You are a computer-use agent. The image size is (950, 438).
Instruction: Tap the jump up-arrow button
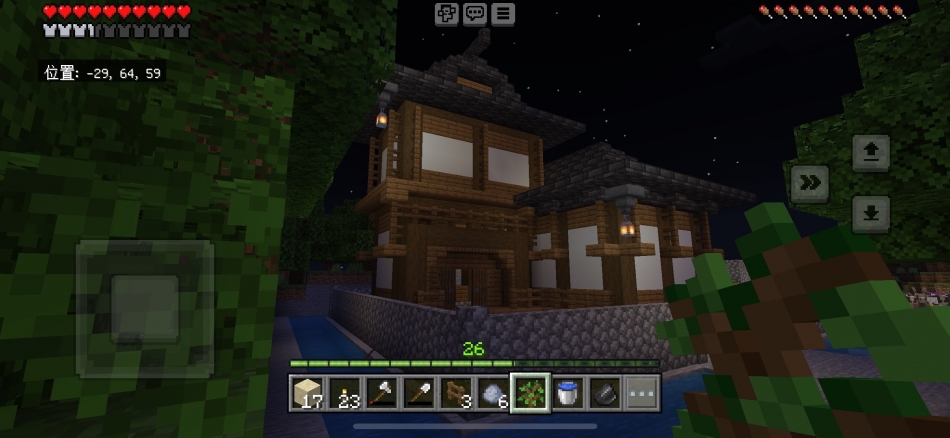coord(871,153)
